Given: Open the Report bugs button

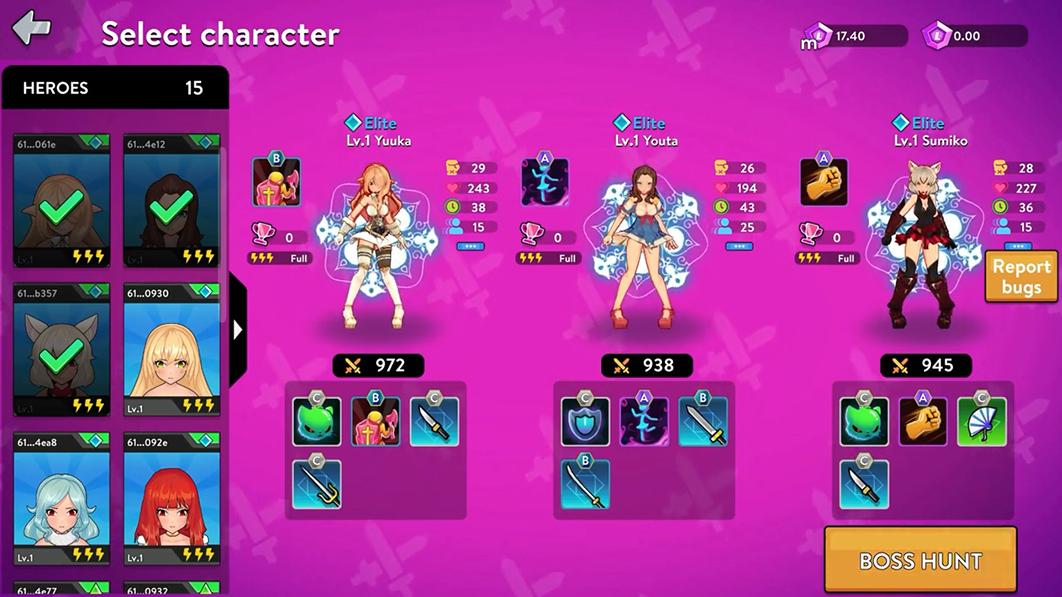Looking at the screenshot, I should [1021, 277].
